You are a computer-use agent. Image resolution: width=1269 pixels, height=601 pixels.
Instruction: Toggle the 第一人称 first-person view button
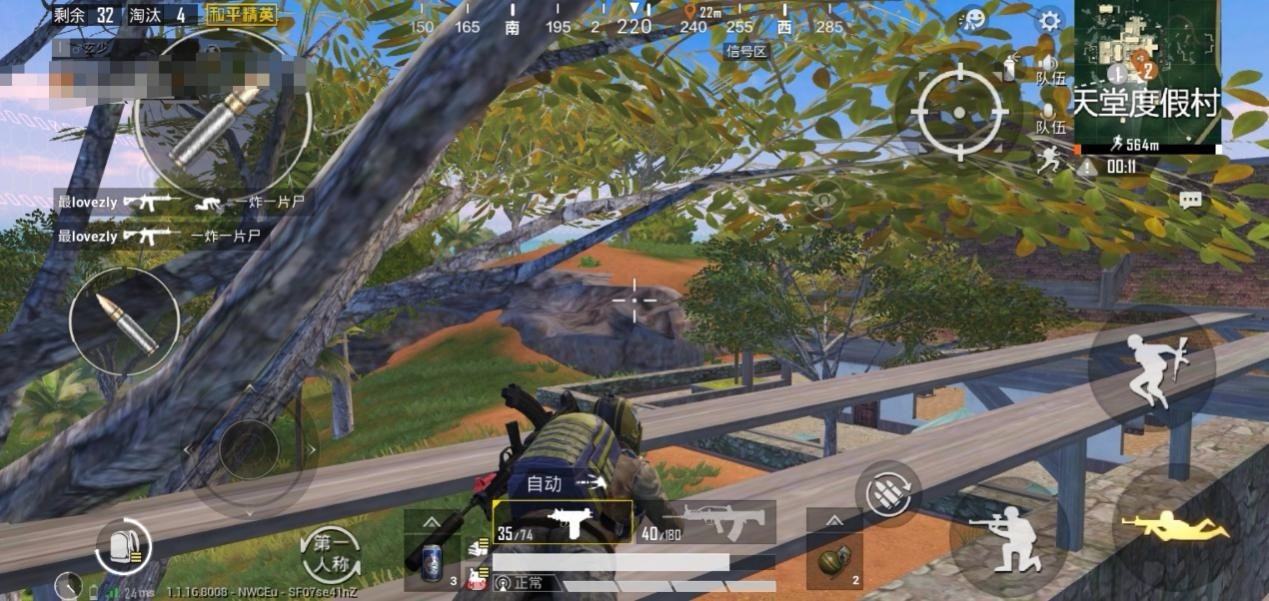click(331, 556)
